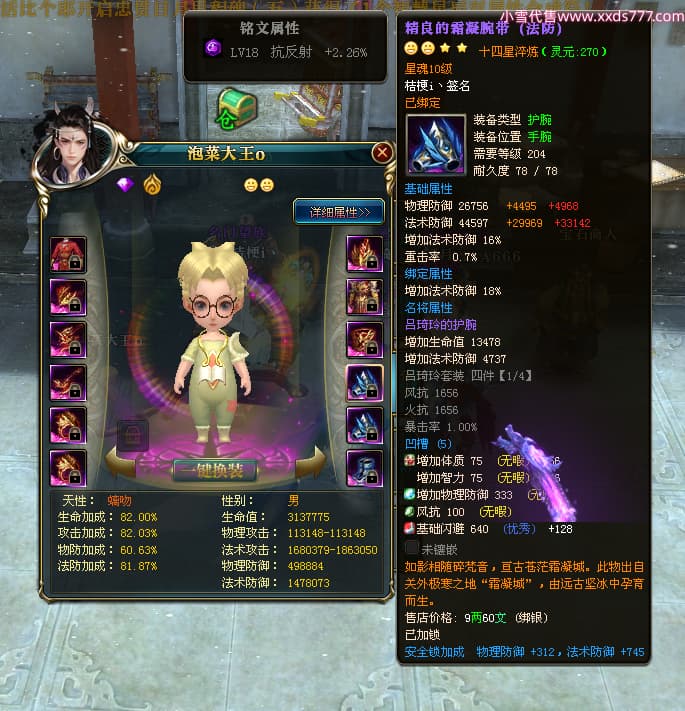The image size is (685, 711).
Task: Select the red robe equipment slot
Action: coord(68,254)
